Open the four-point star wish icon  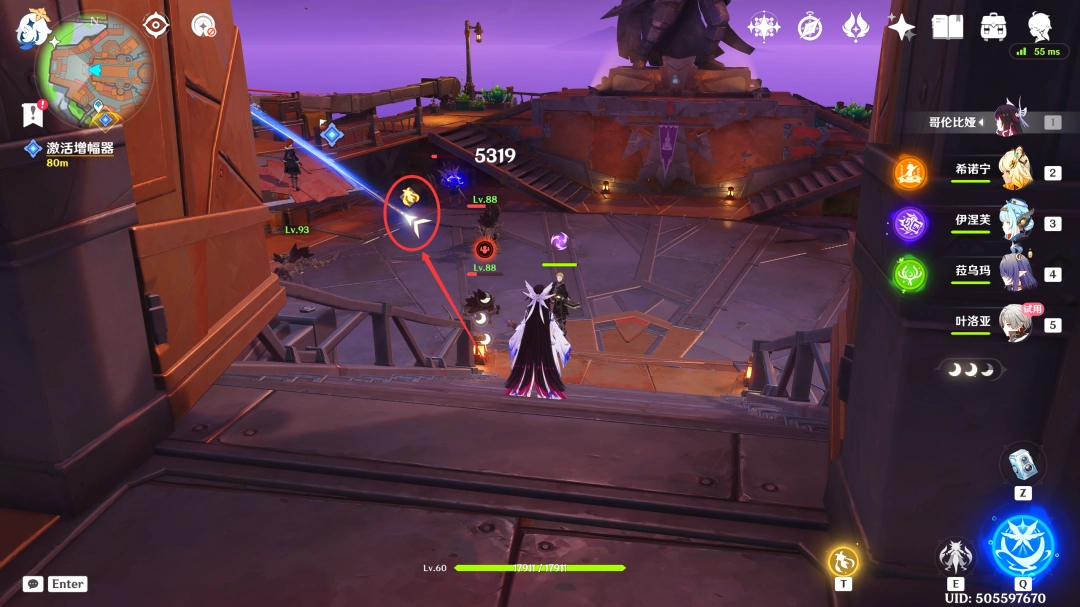[901, 27]
